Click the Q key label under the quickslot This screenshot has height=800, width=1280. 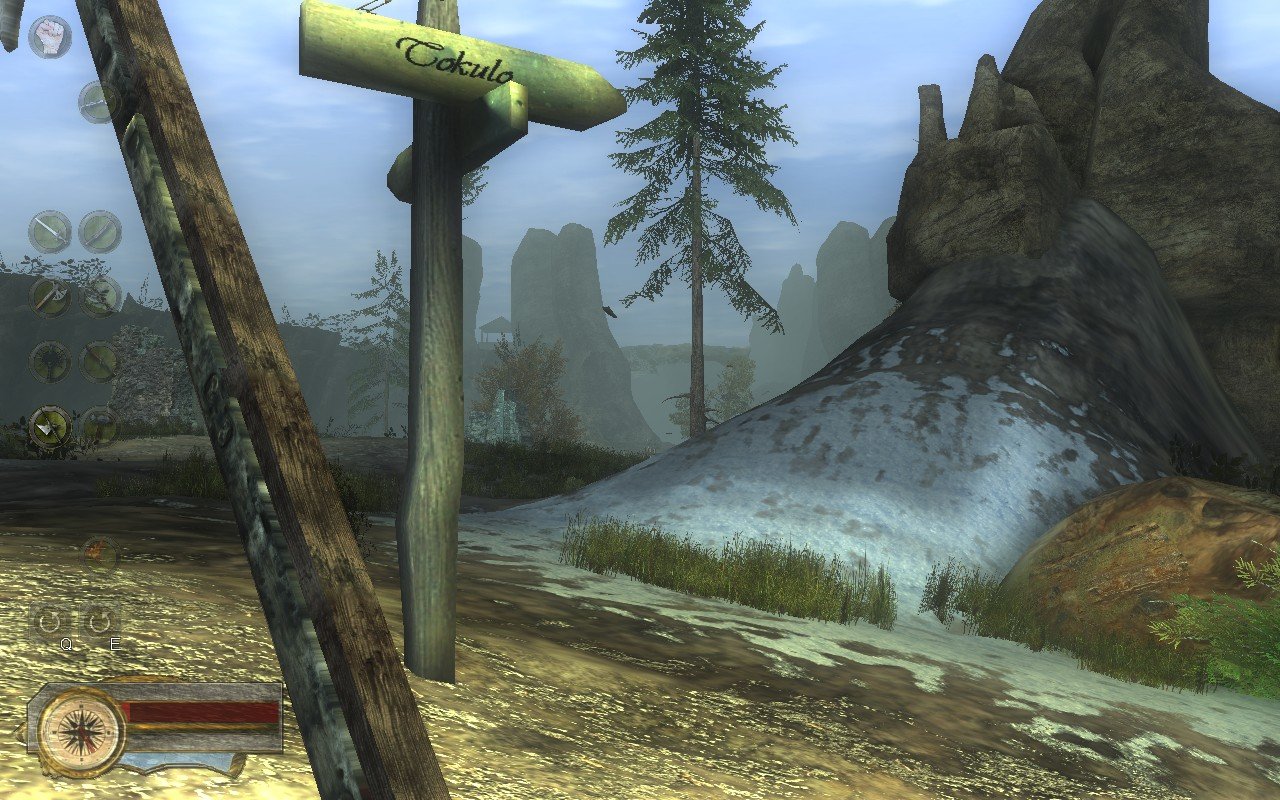[x=66, y=643]
